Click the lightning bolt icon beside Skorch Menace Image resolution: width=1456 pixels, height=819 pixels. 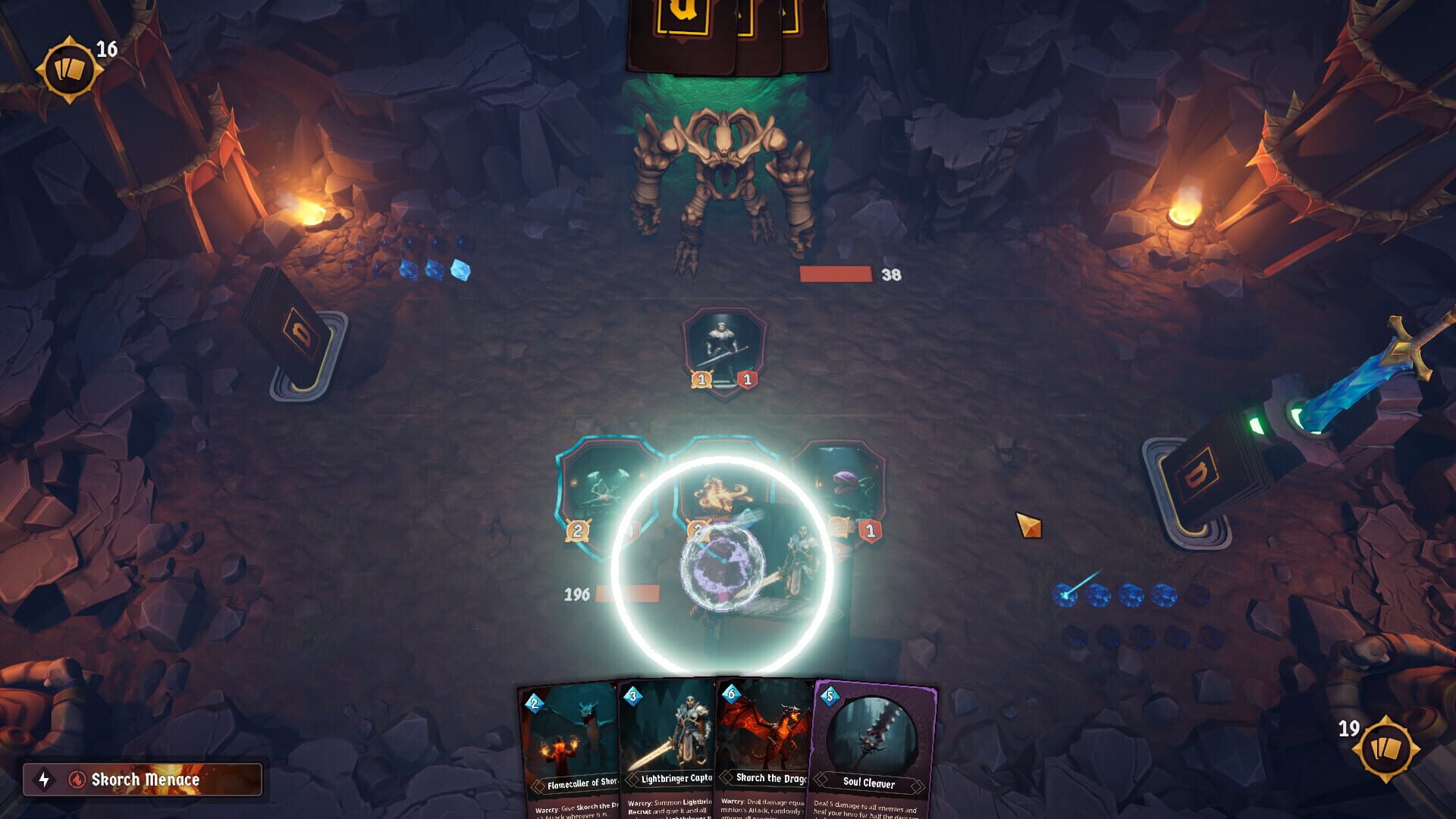(43, 778)
